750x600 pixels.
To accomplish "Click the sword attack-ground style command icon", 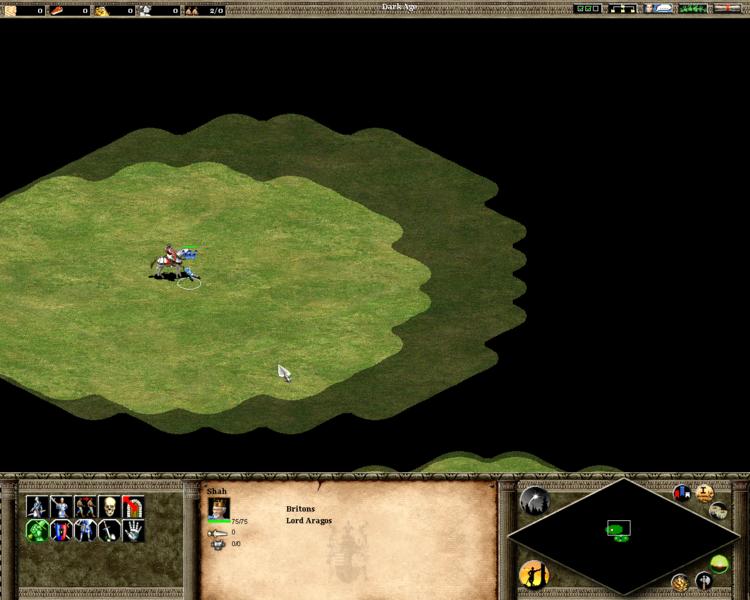I will (x=109, y=531).
